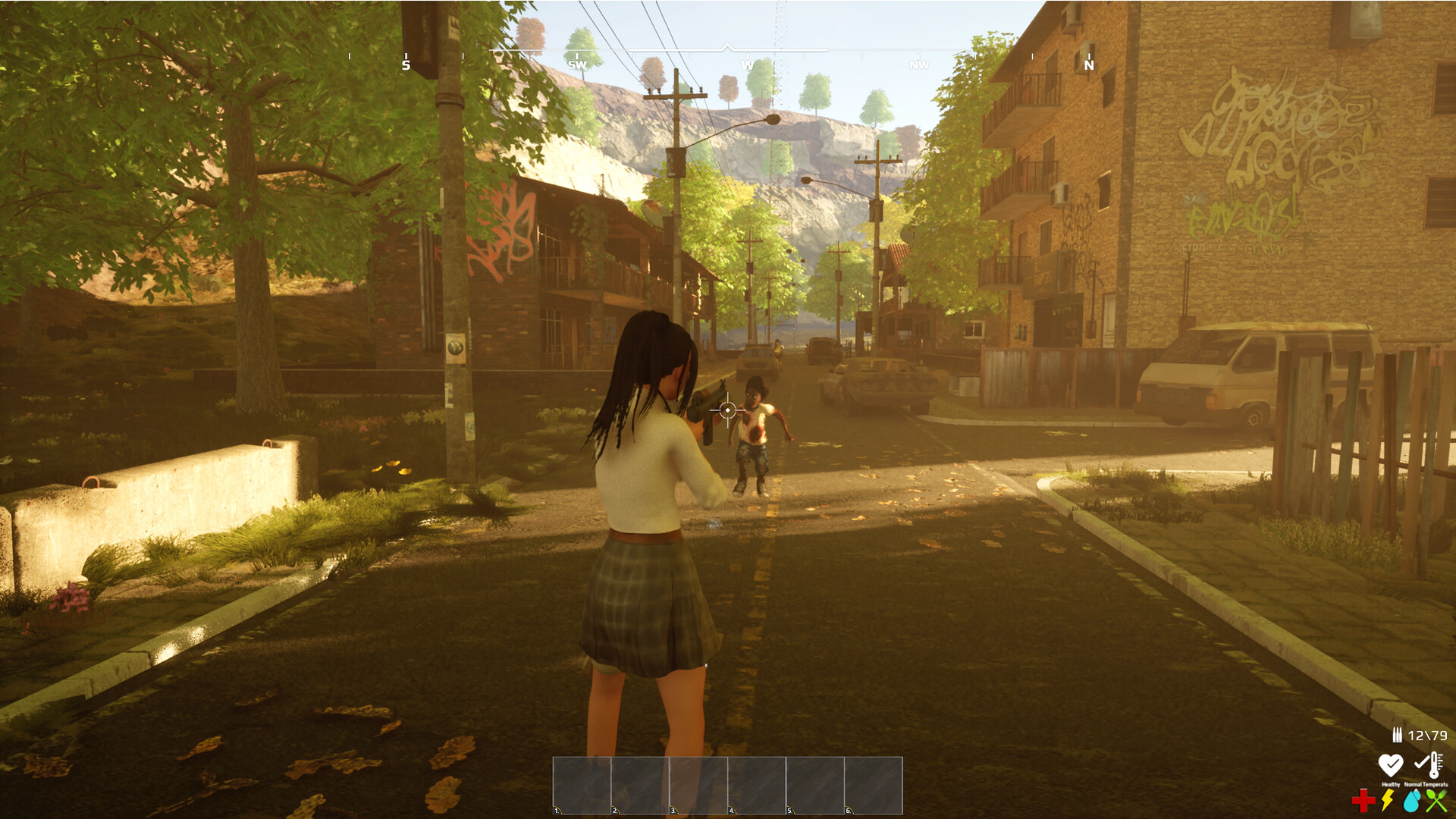Choose hotbar slot number 3
Image resolution: width=1456 pixels, height=819 pixels.
698,785
